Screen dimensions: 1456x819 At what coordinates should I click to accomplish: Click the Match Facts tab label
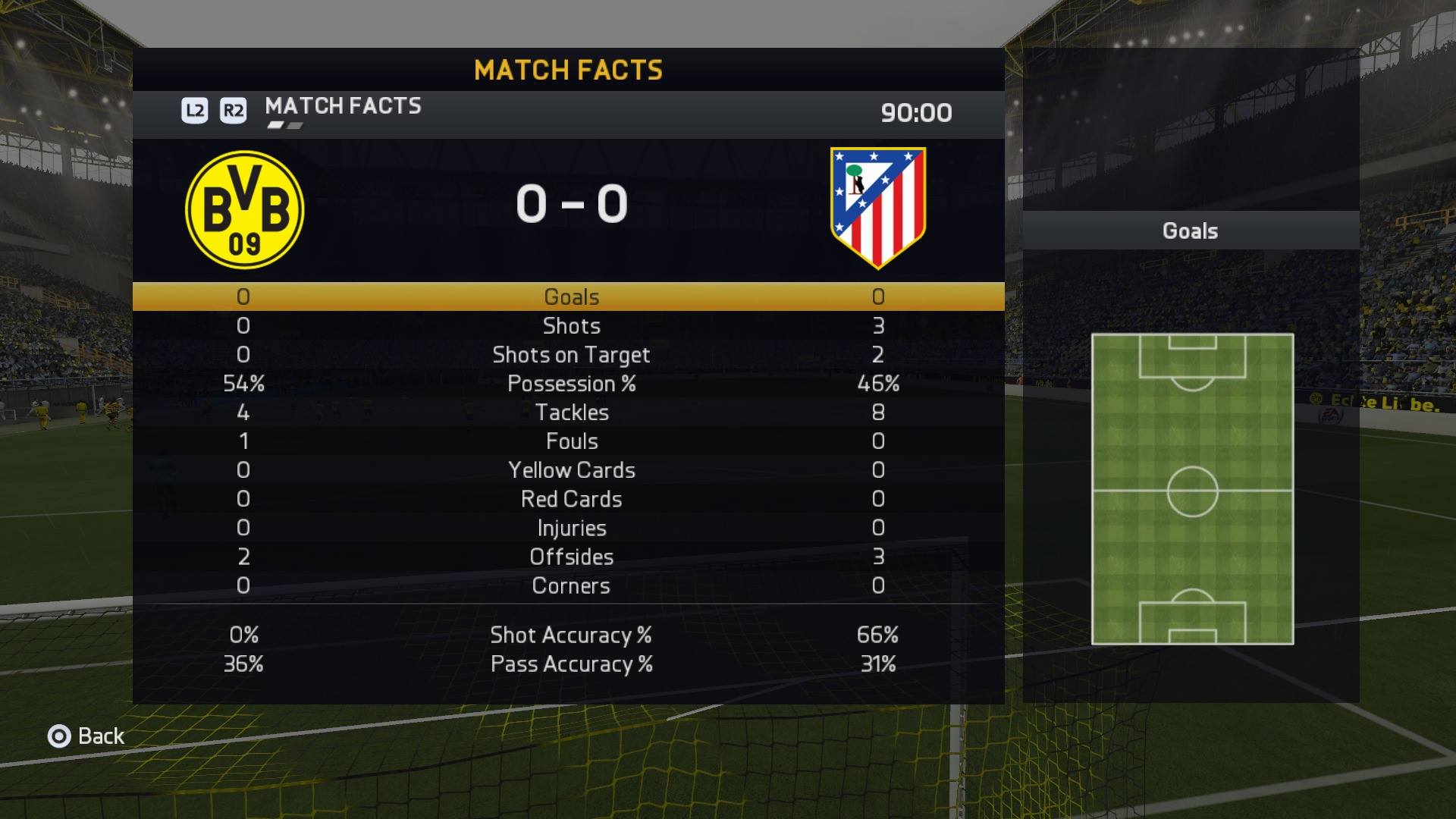click(x=343, y=106)
